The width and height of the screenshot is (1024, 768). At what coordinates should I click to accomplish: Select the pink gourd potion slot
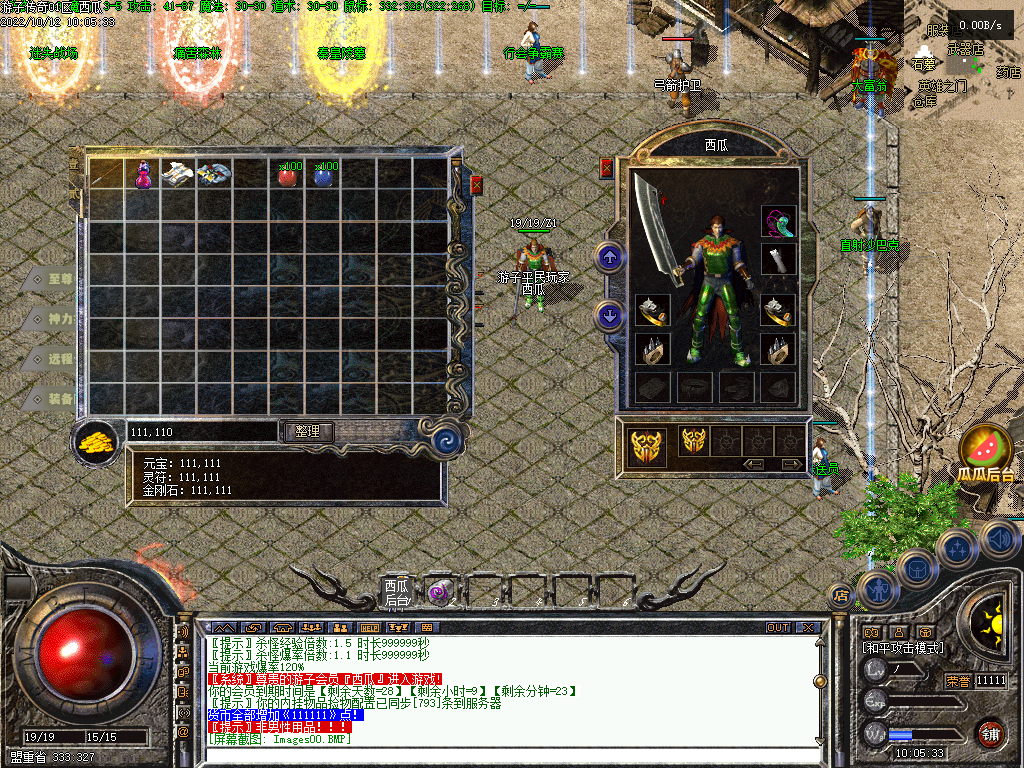[x=143, y=174]
